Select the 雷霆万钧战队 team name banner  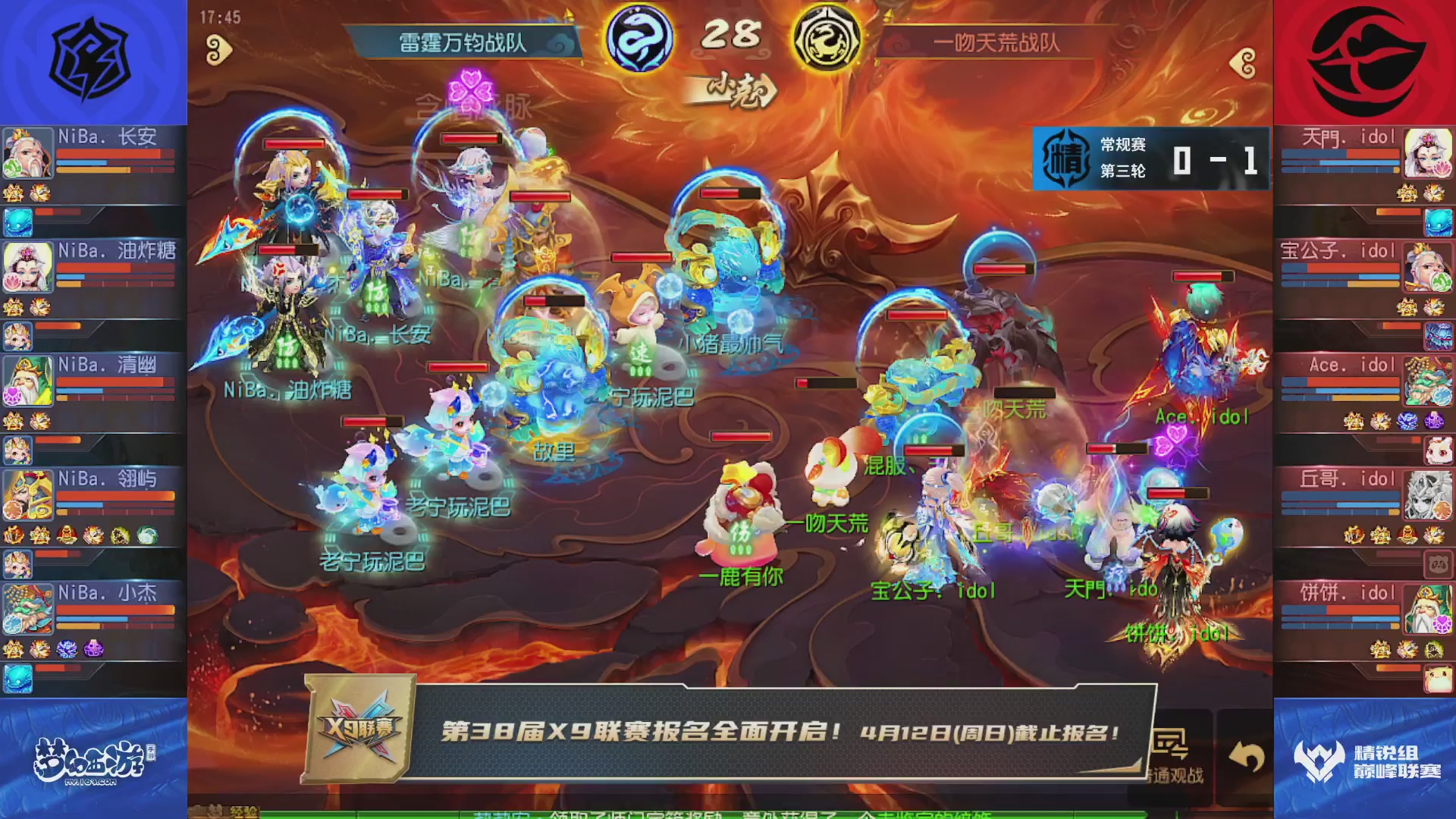(463, 43)
